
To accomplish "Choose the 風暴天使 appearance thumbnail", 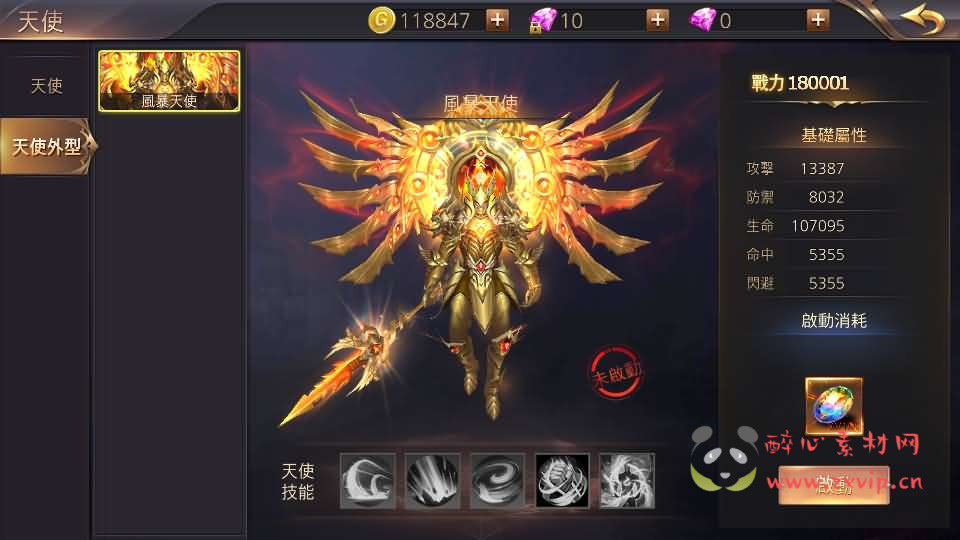I will tap(169, 80).
